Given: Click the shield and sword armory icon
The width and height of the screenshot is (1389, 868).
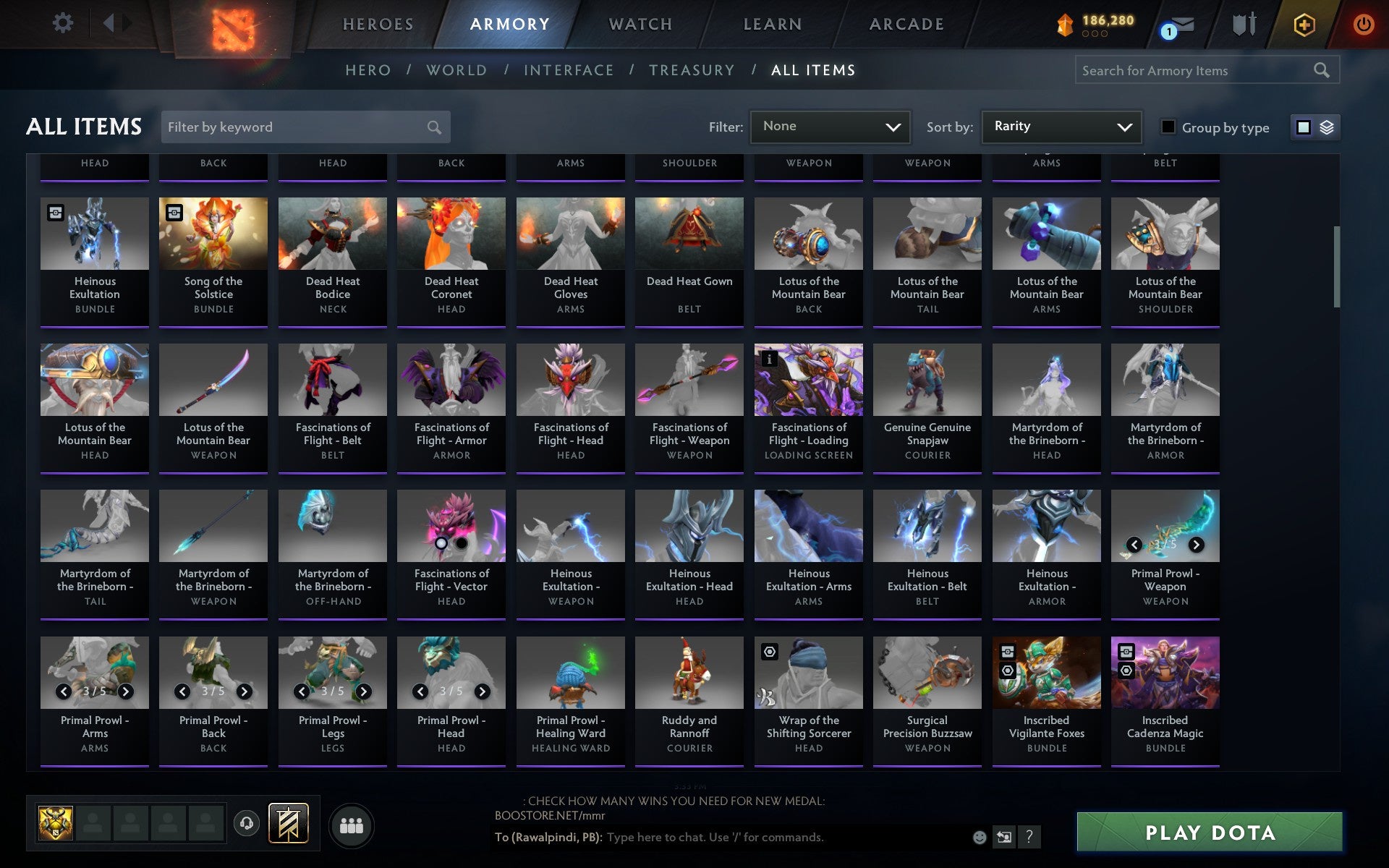Looking at the screenshot, I should pyautogui.click(x=1243, y=22).
